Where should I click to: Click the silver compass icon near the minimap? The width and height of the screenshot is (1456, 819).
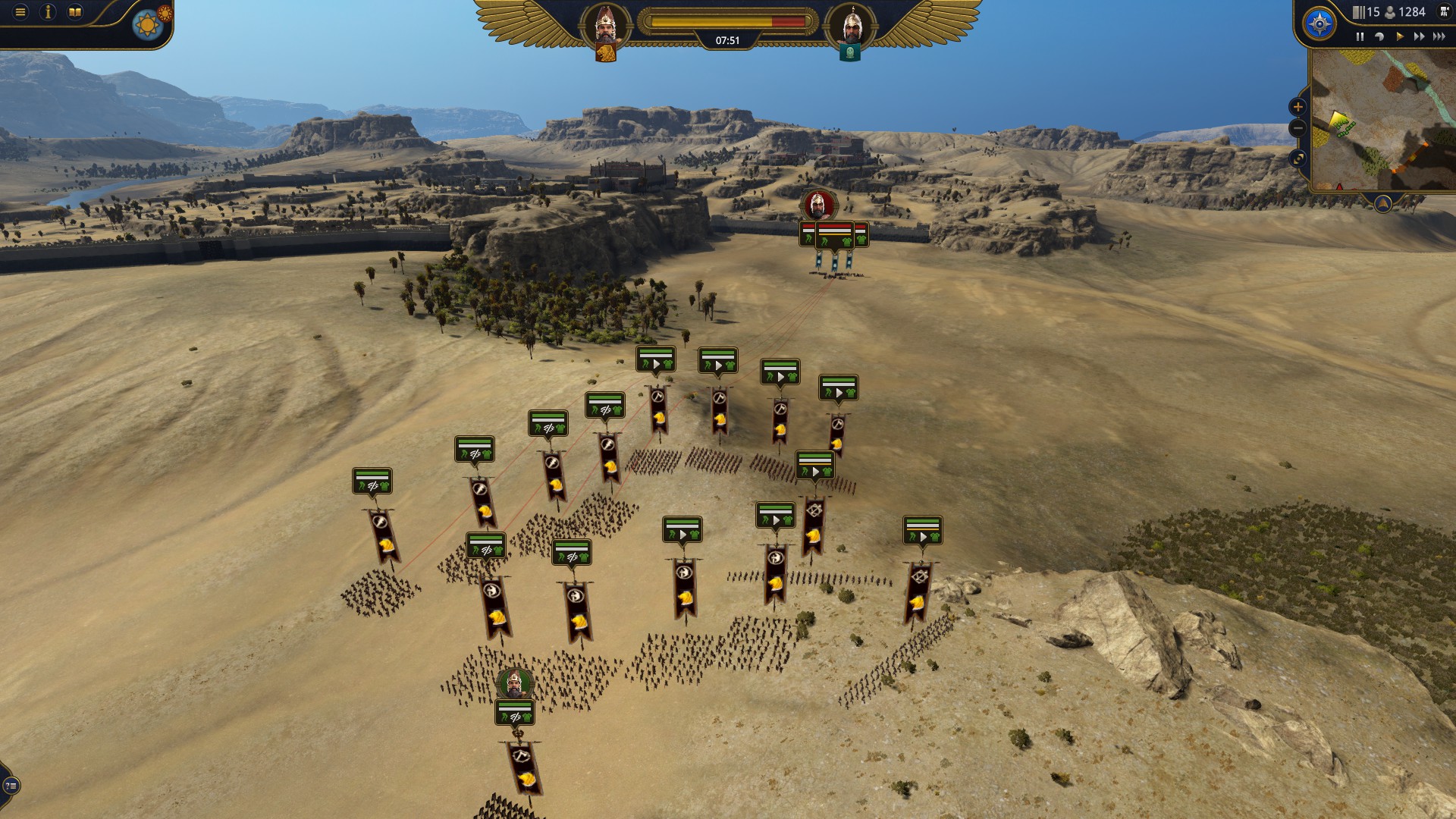(x=1319, y=24)
